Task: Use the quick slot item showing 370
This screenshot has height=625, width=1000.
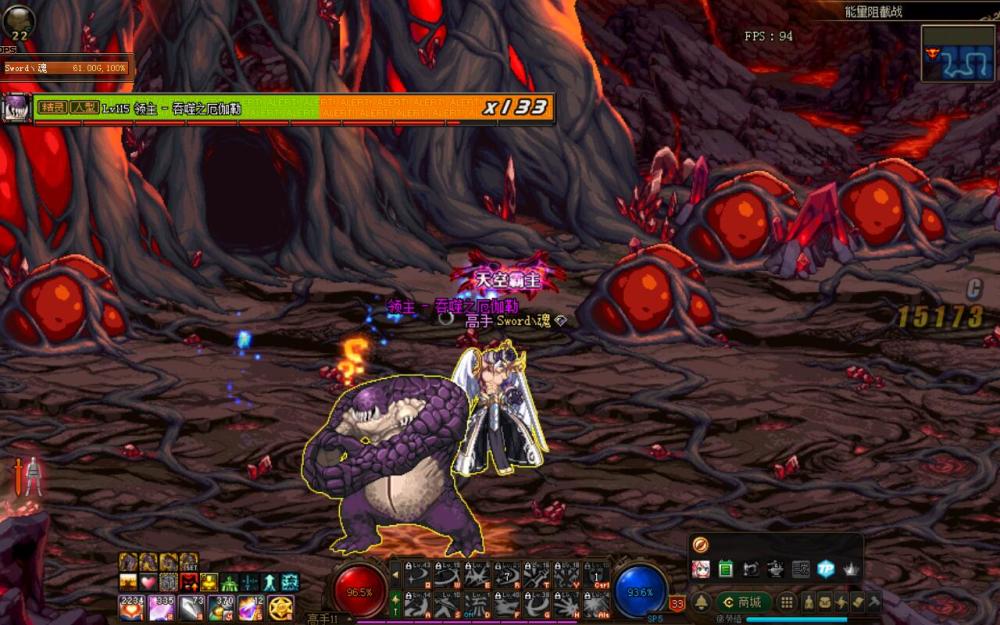Action: tap(221, 606)
